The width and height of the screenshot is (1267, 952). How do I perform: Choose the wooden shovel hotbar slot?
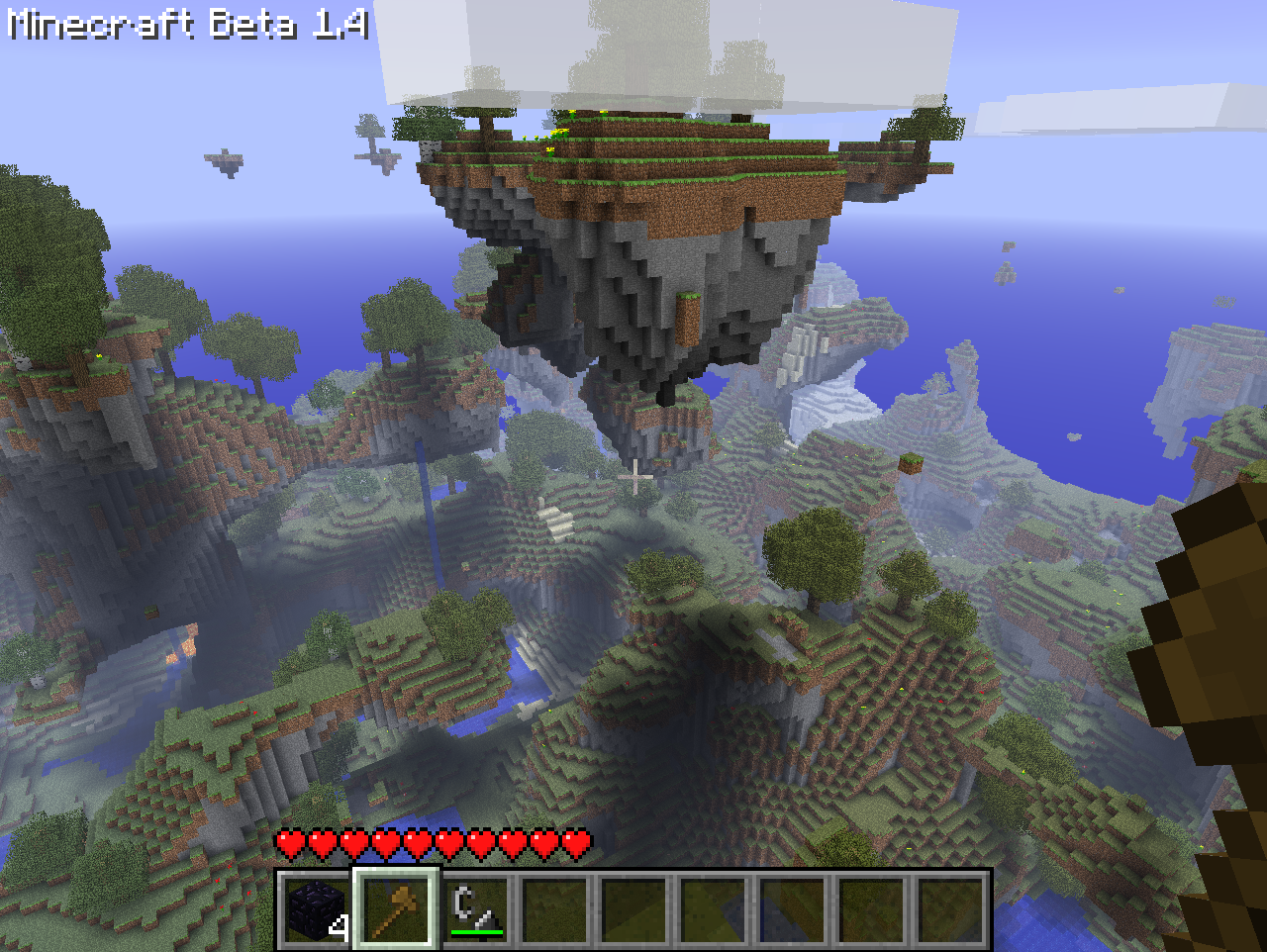(395, 908)
